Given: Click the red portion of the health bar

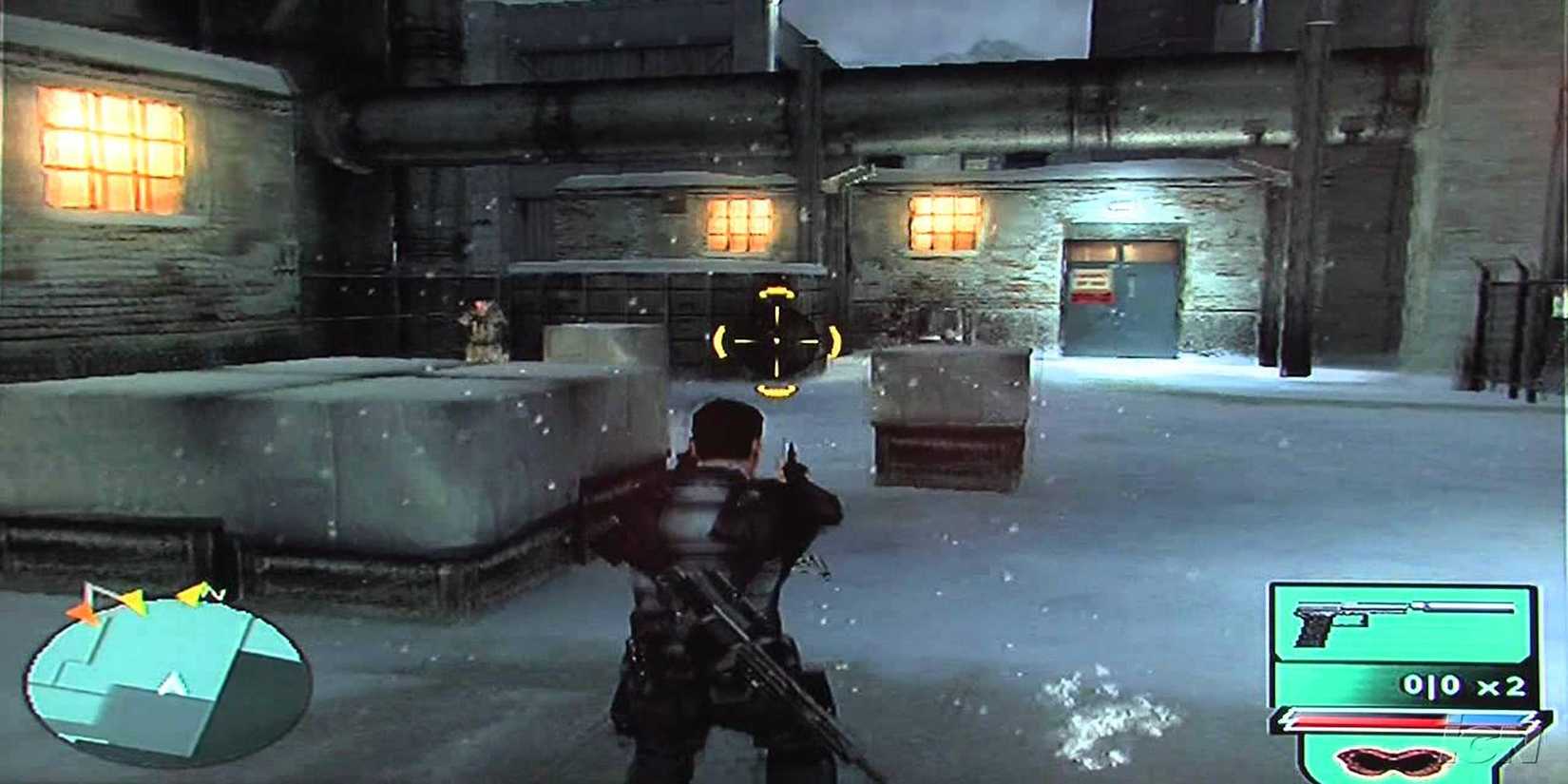Looking at the screenshot, I should click(x=1368, y=719).
